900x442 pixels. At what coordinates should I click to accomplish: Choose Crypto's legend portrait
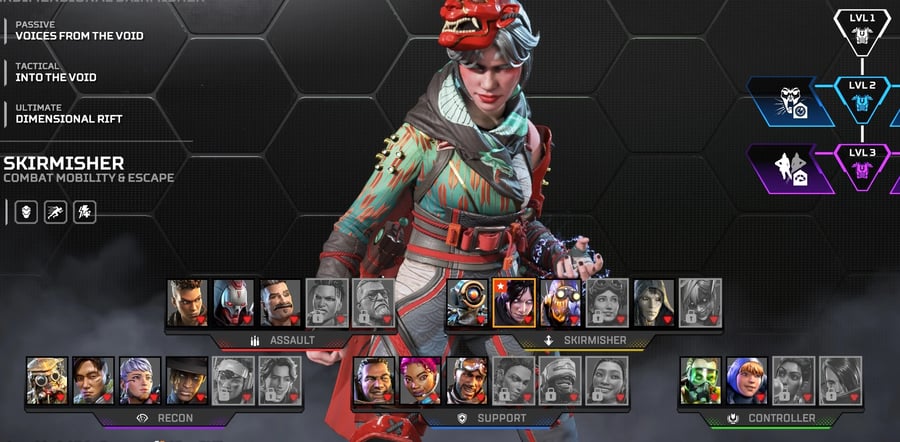pyautogui.click(x=93, y=380)
